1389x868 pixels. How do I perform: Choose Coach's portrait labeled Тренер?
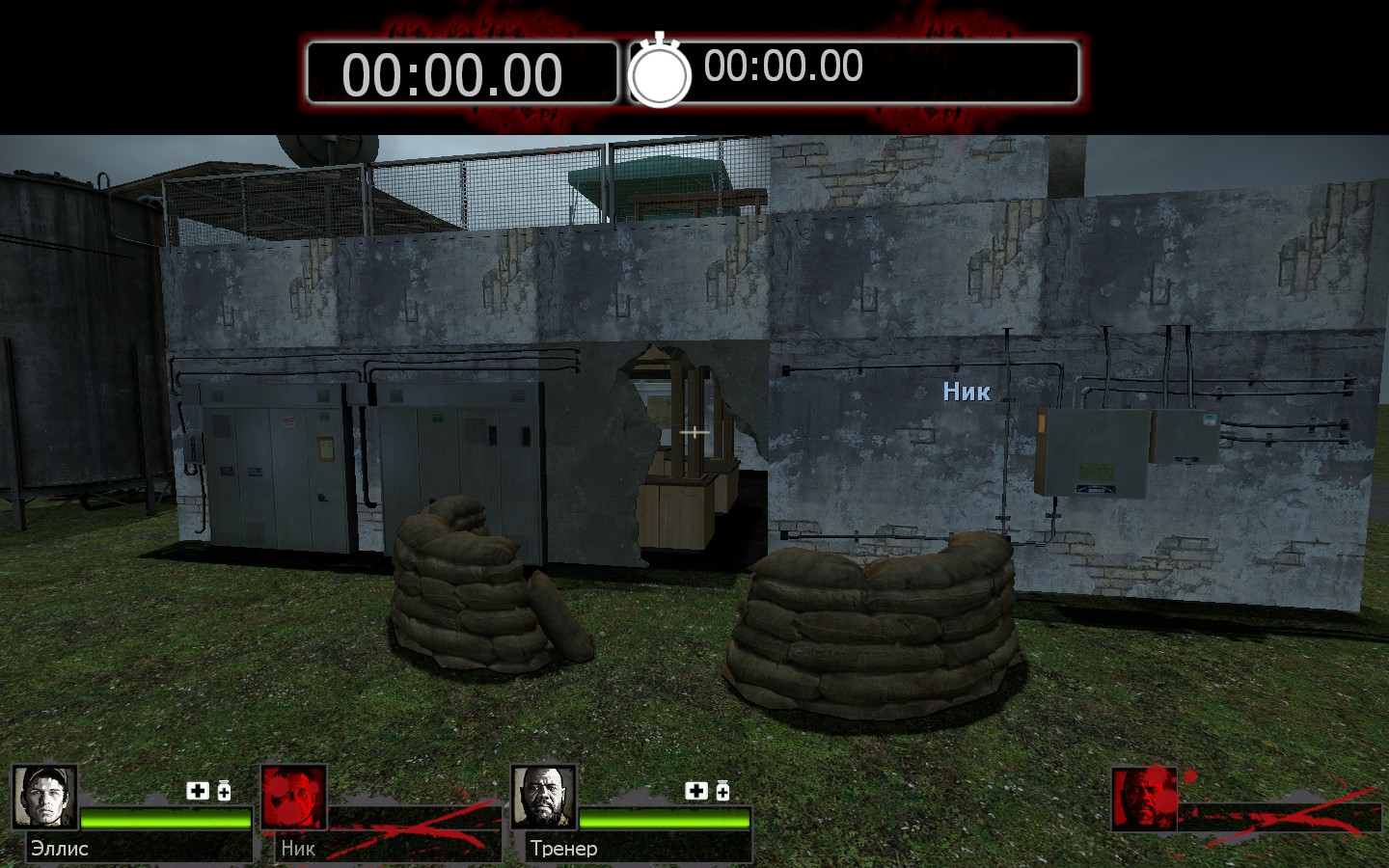tap(544, 798)
